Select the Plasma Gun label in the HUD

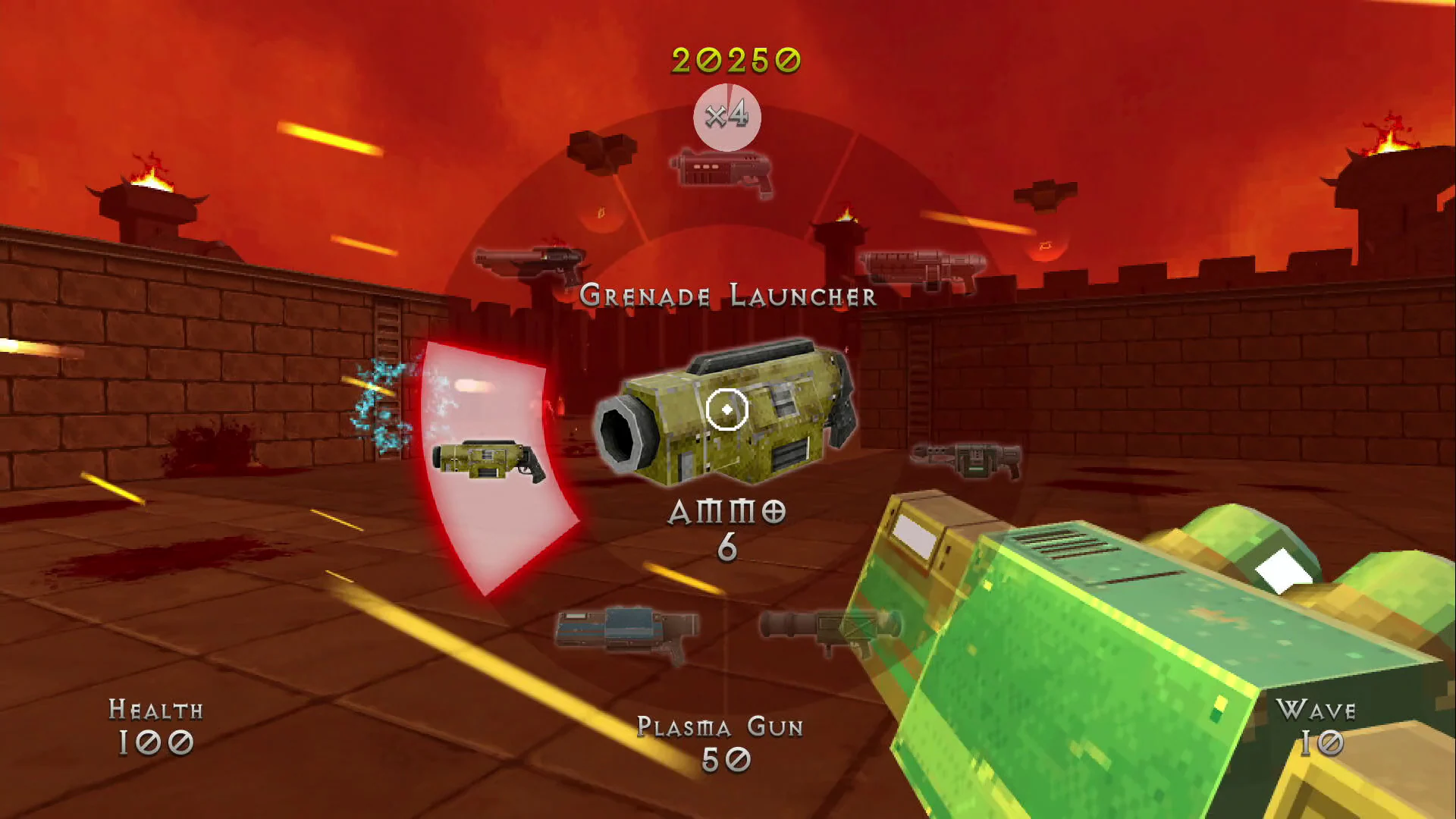[720, 726]
